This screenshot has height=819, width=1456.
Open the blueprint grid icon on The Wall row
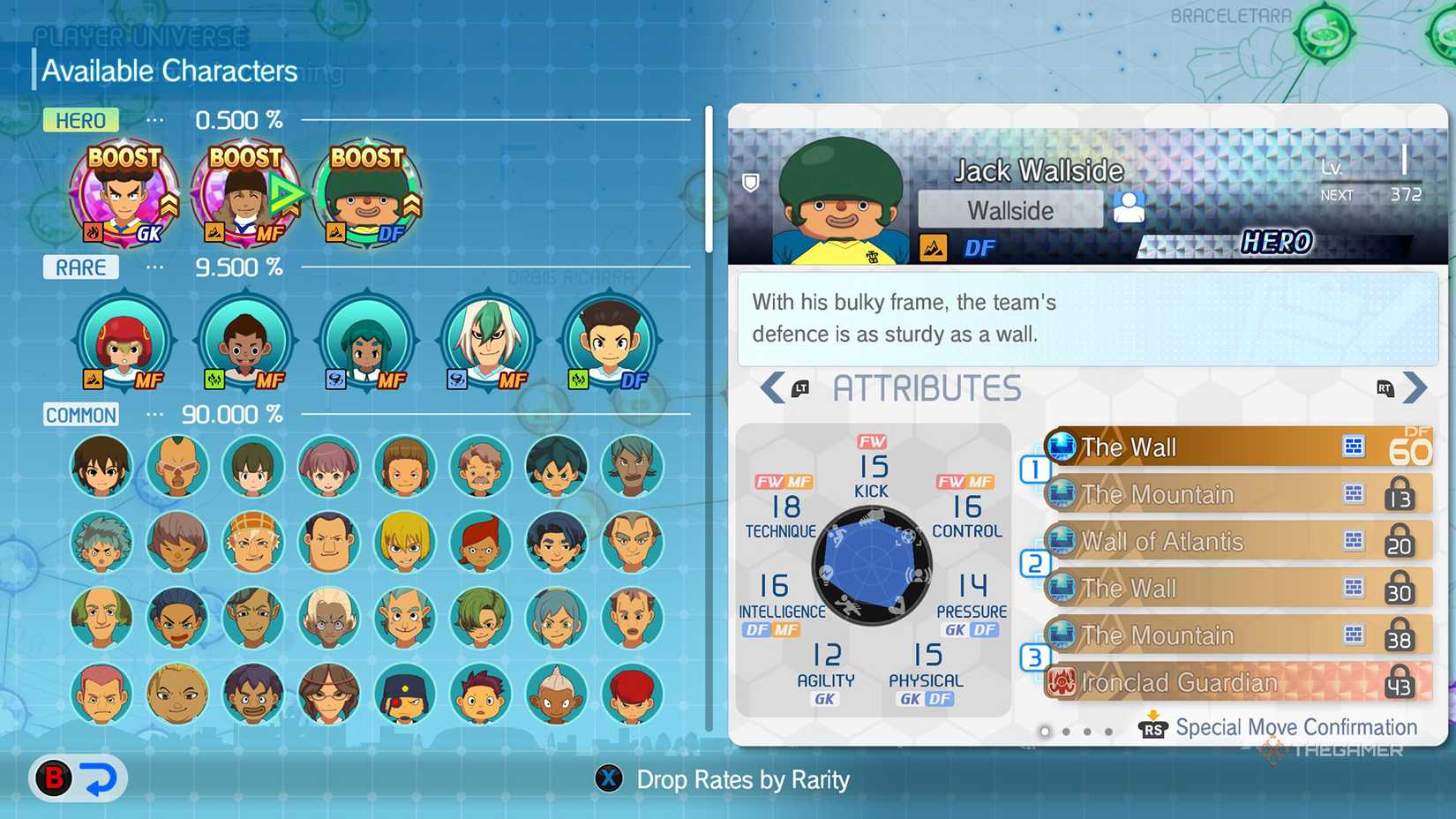(x=1355, y=447)
